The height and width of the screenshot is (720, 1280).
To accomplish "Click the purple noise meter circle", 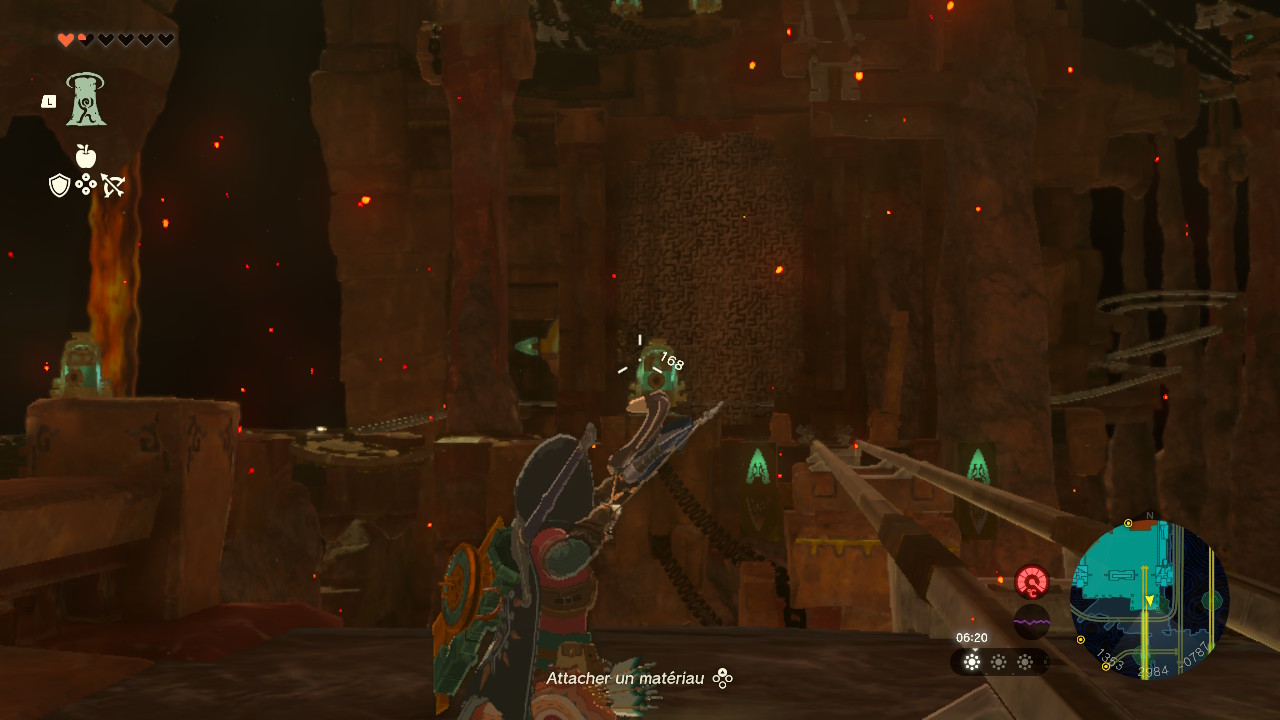I will pyautogui.click(x=1031, y=622).
